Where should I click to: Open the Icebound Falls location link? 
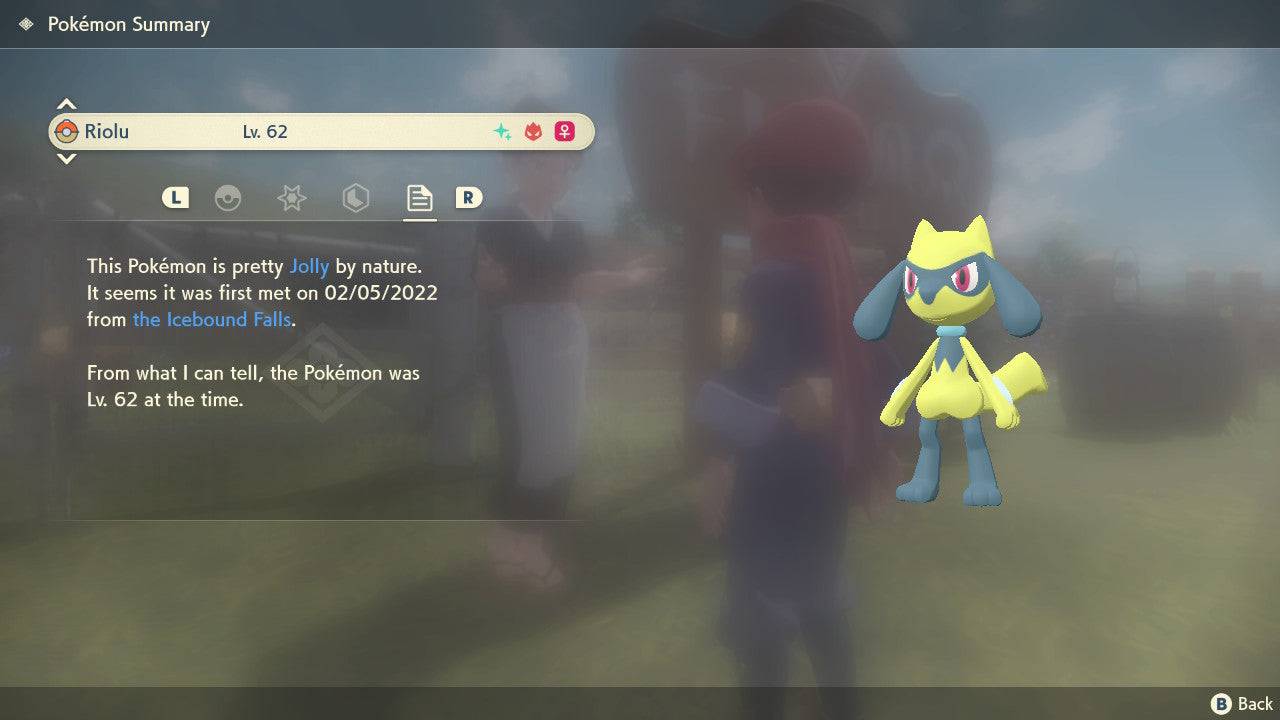pyautogui.click(x=211, y=320)
